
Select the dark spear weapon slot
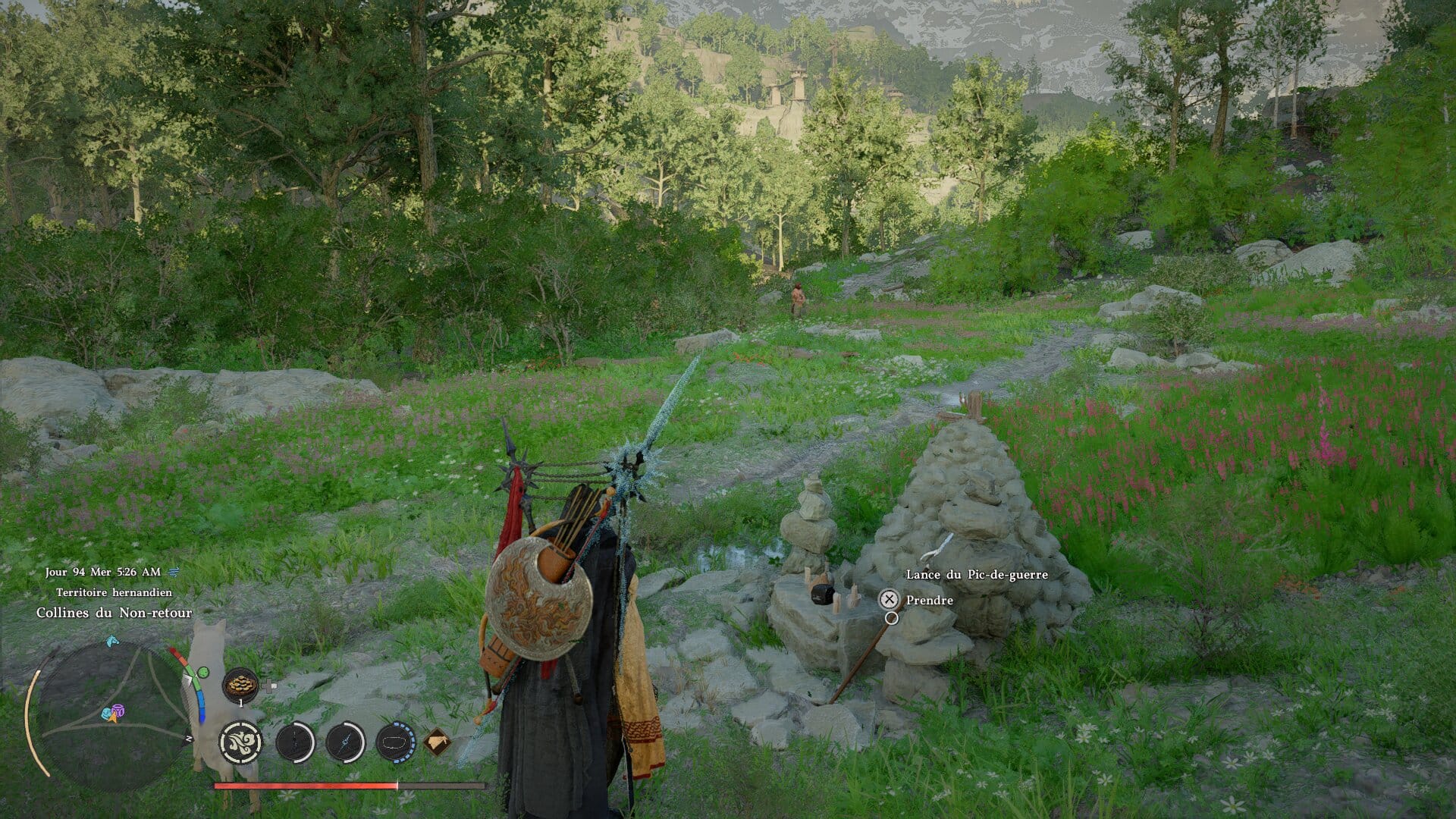(294, 742)
